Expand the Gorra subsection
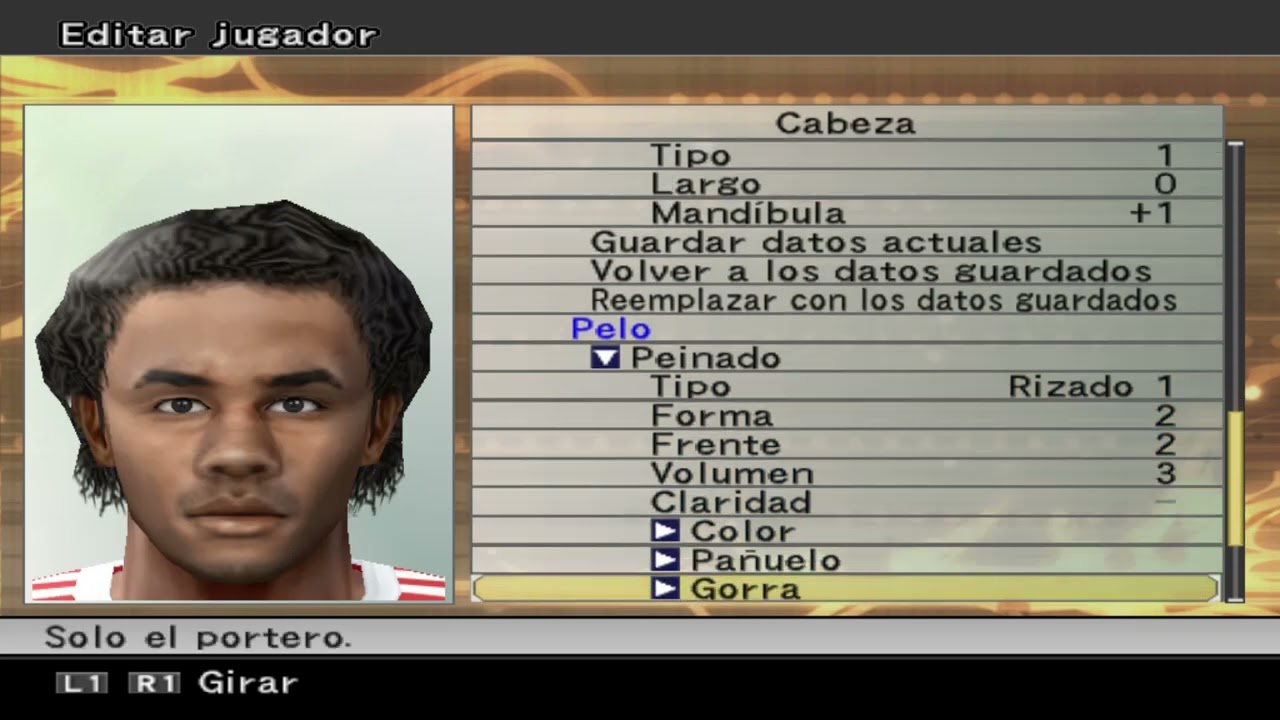Screen dimensions: 1280x720 (745, 589)
